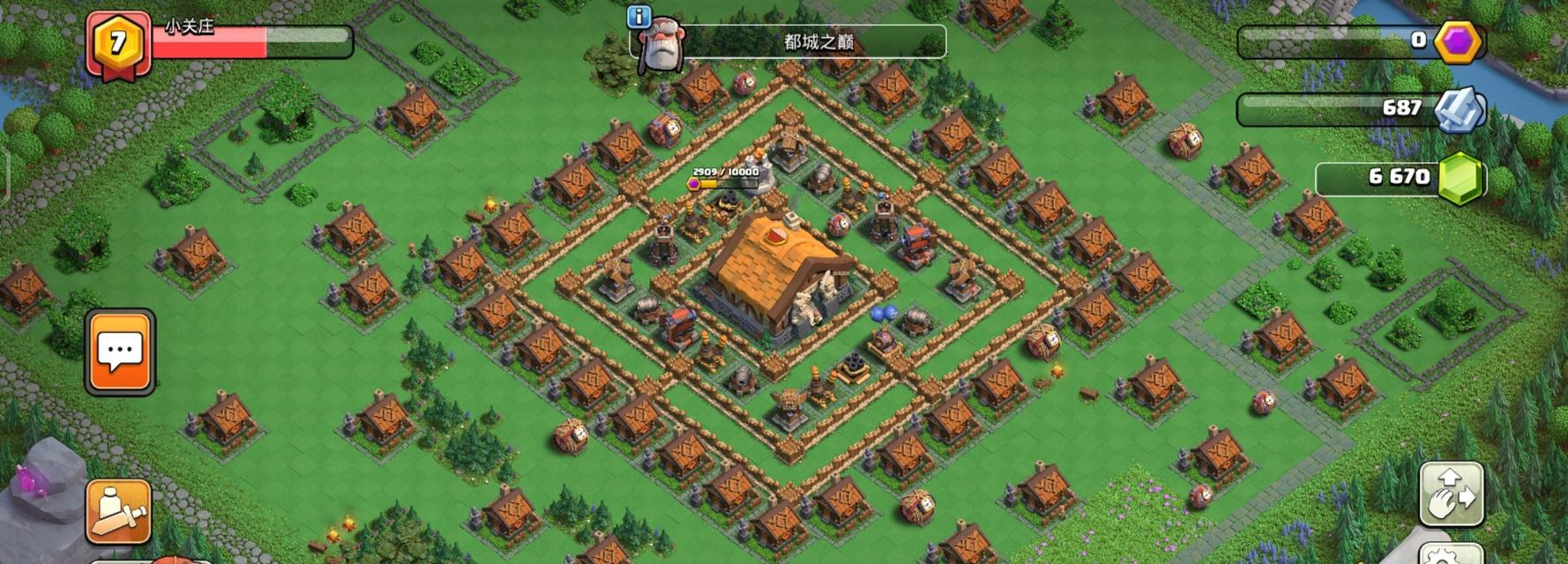The height and width of the screenshot is (564, 1568).
Task: Tap the purple capital gold hexagon icon
Action: pos(1458,41)
